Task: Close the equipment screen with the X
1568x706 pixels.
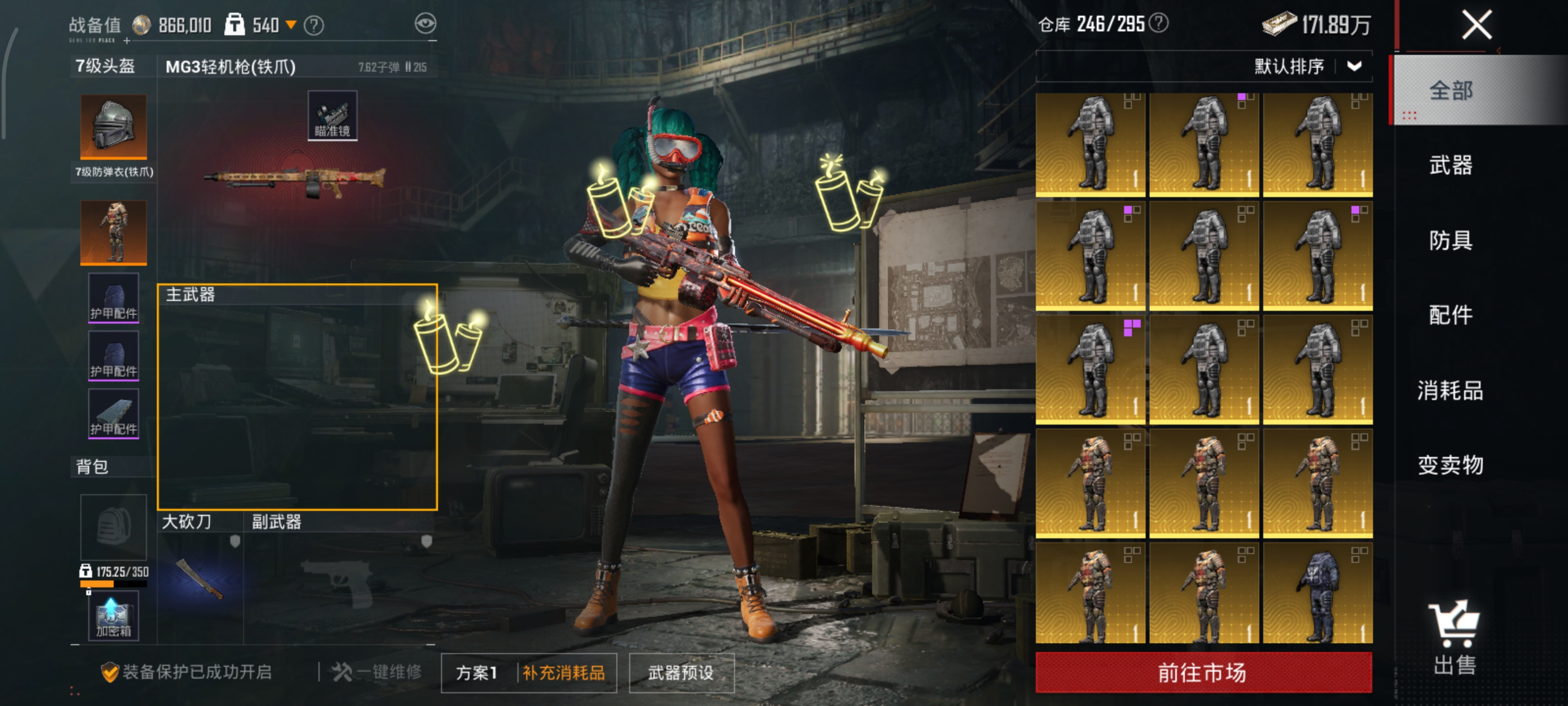Action: point(1477,25)
